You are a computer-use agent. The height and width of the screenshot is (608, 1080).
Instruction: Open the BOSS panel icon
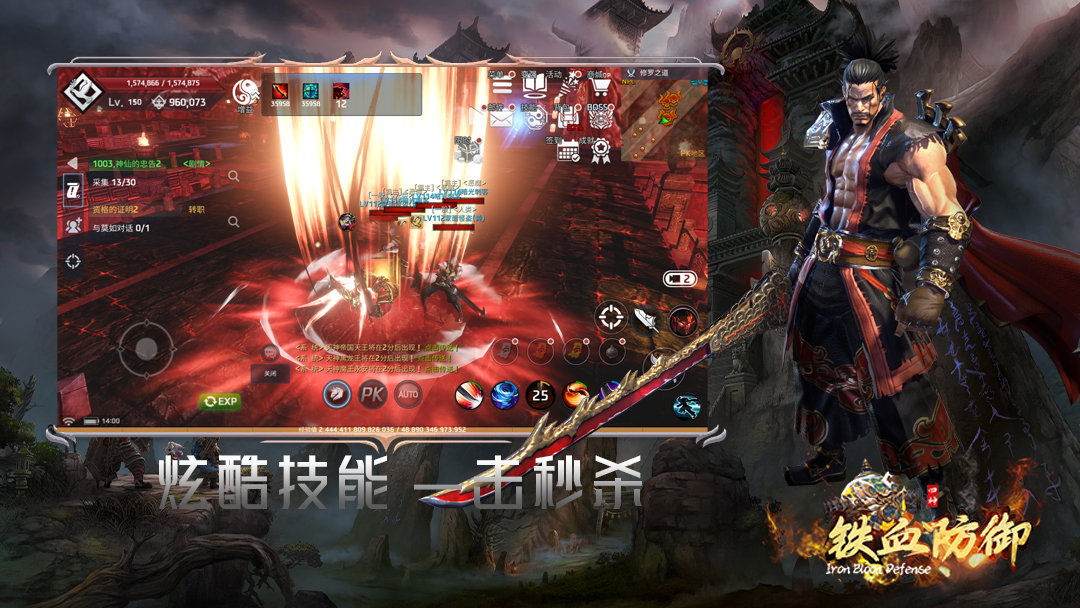[x=600, y=119]
